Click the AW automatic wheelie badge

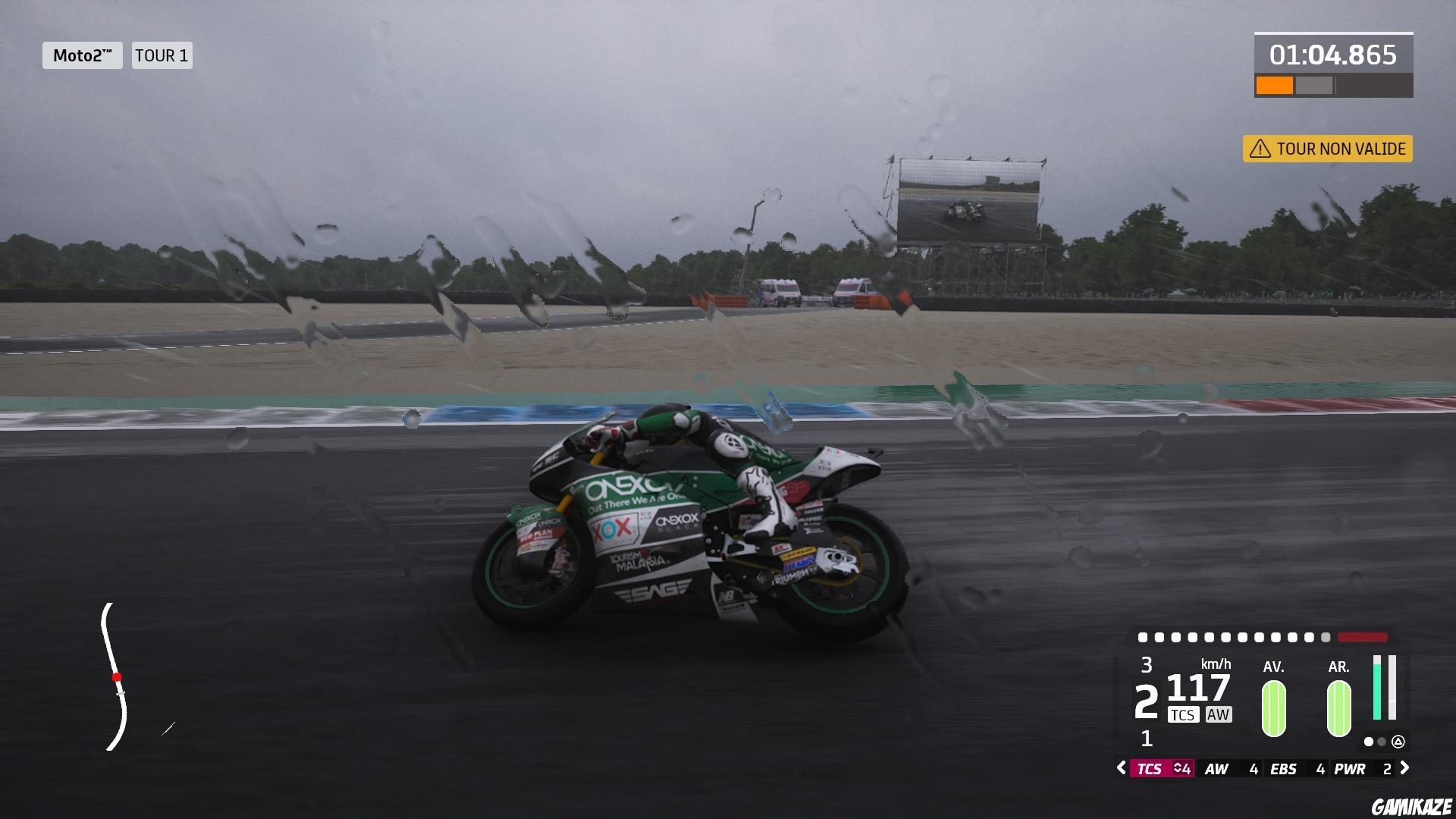click(x=1219, y=714)
